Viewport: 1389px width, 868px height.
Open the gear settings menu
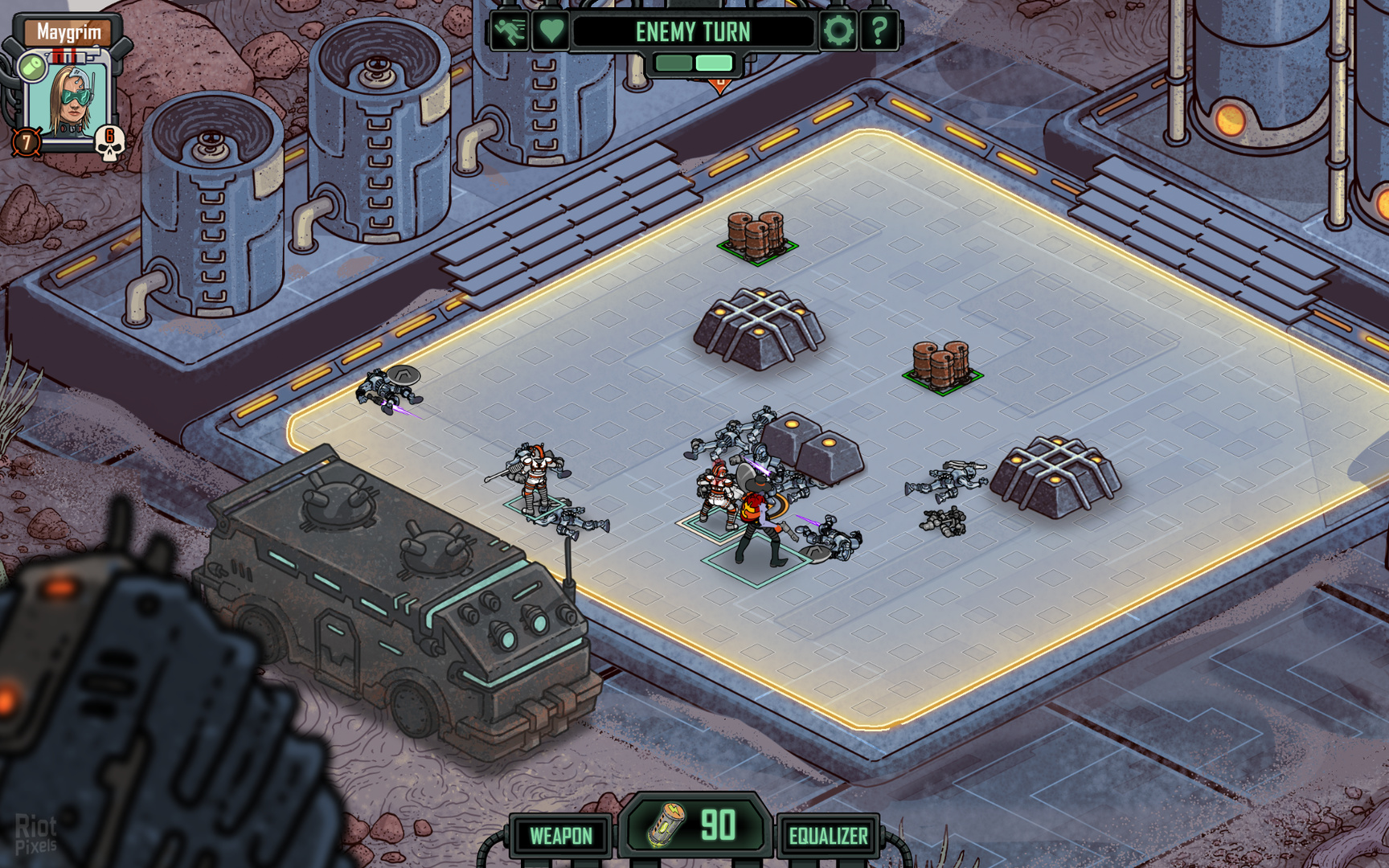coord(838,32)
